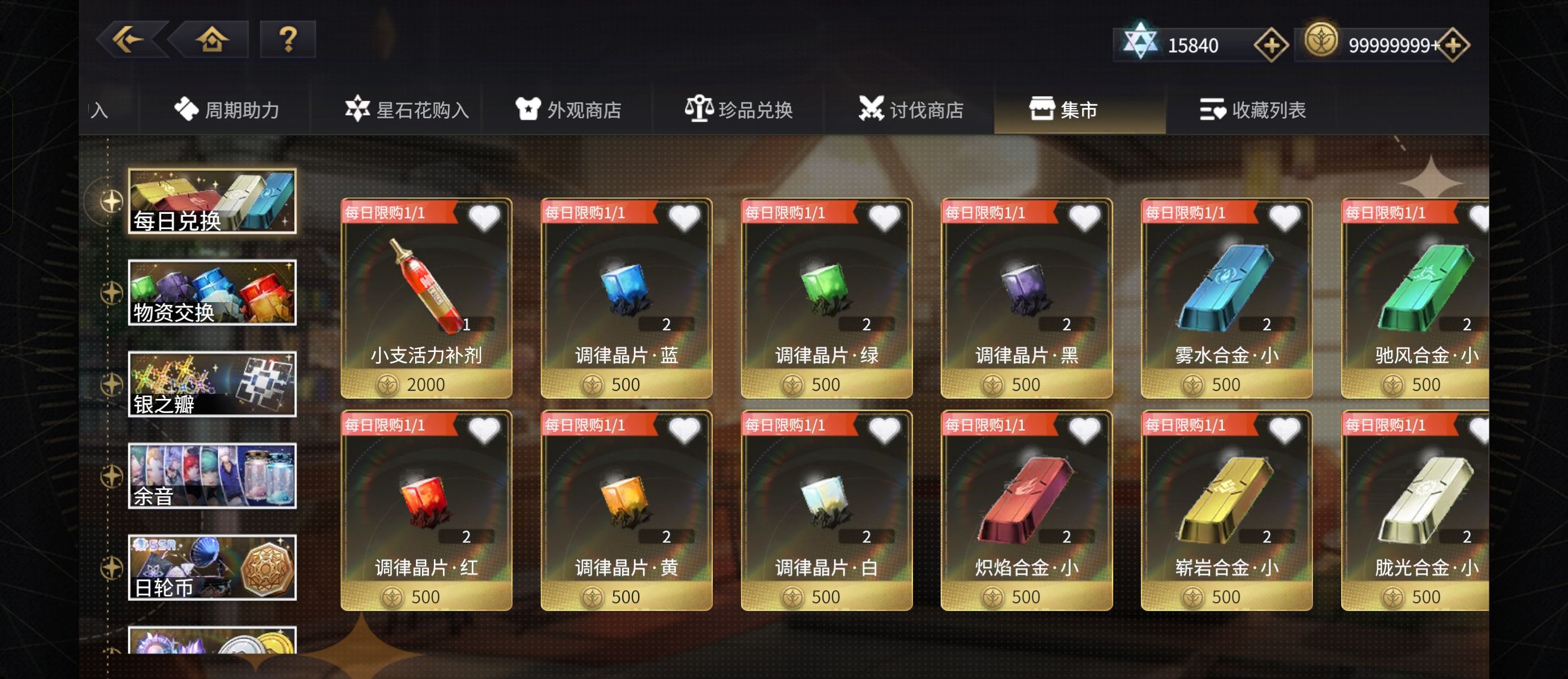
Task: Click the shirt icon on 外观商店 tab
Action: click(x=529, y=109)
